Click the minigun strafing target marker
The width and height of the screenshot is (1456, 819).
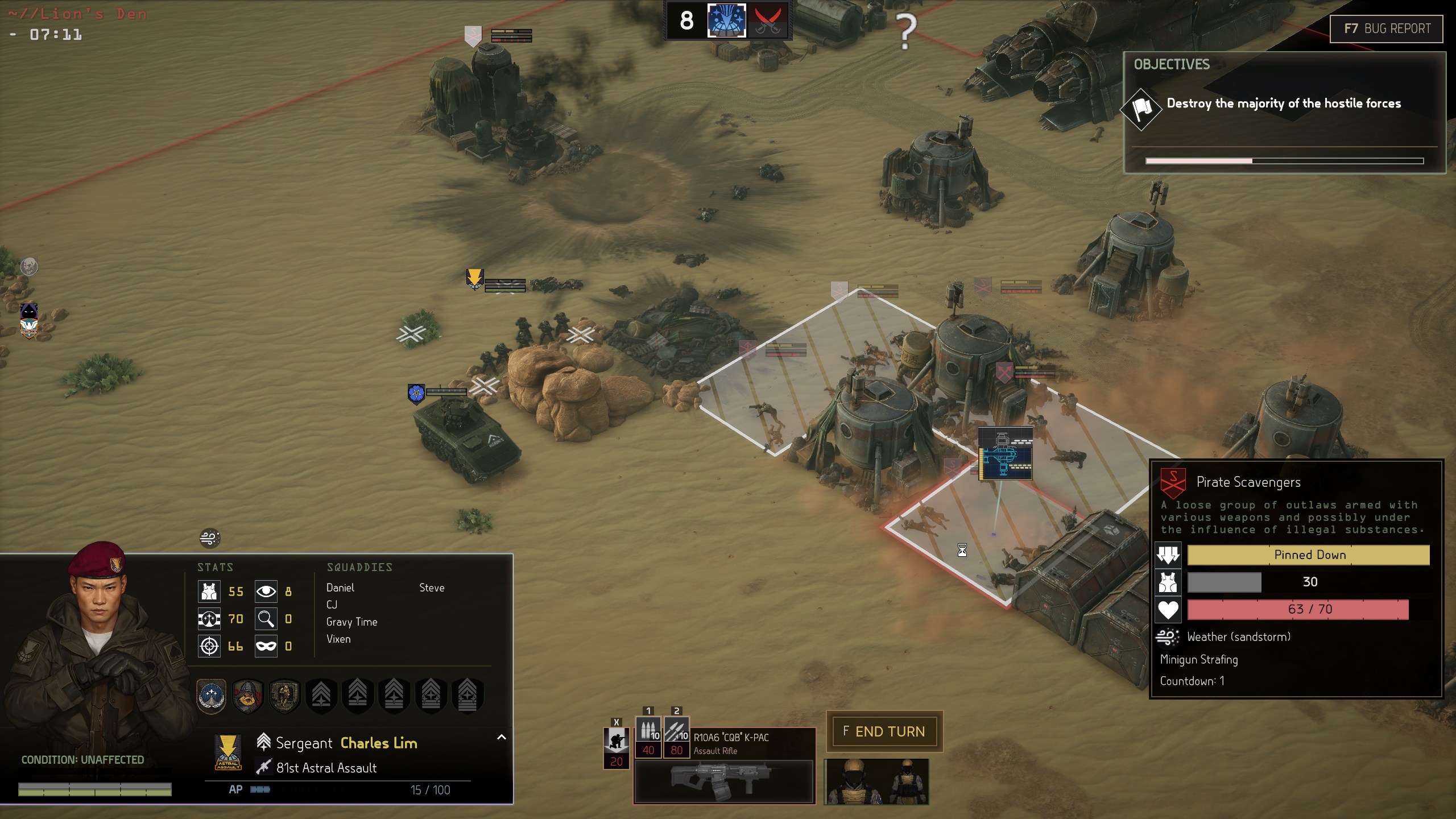tap(1005, 454)
